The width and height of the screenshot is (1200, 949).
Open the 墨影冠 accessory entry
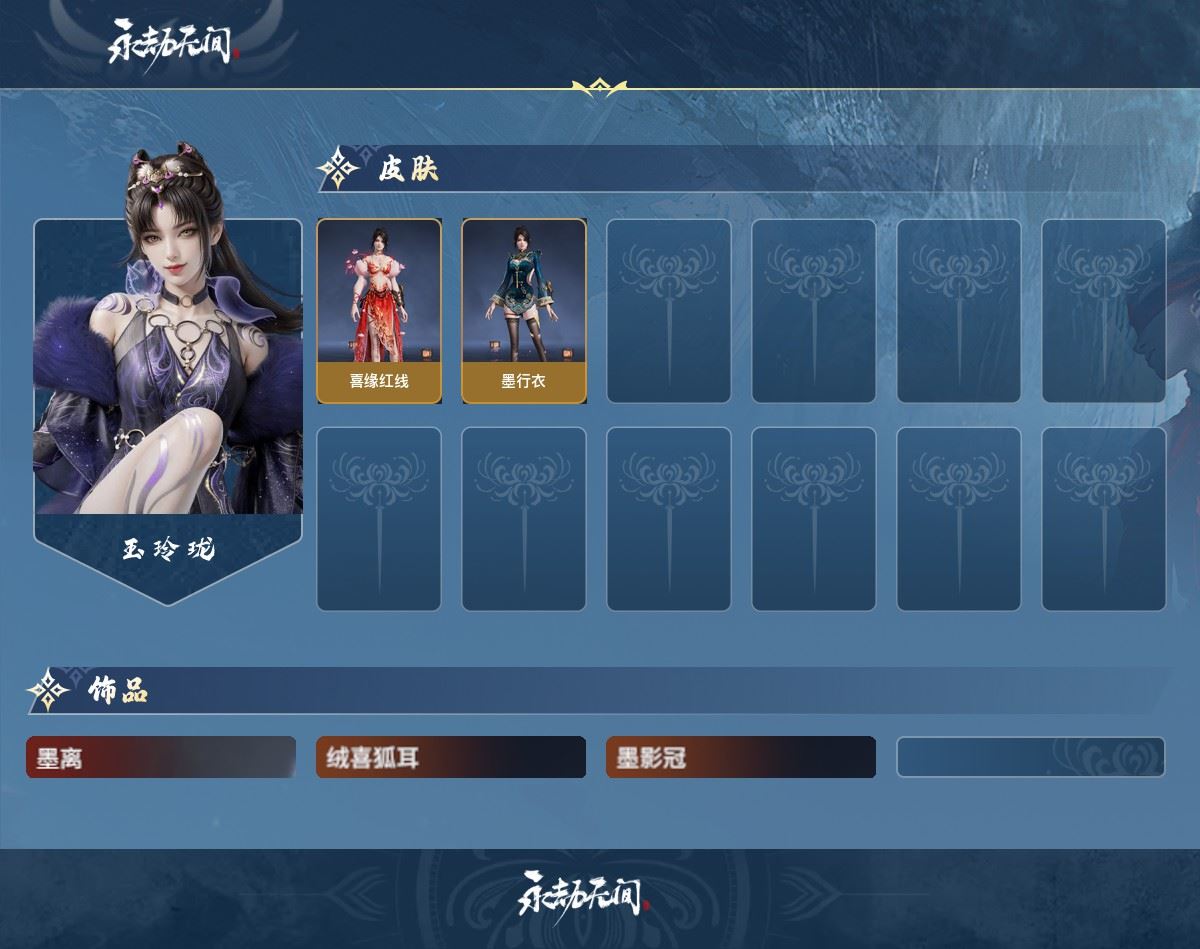click(x=741, y=757)
